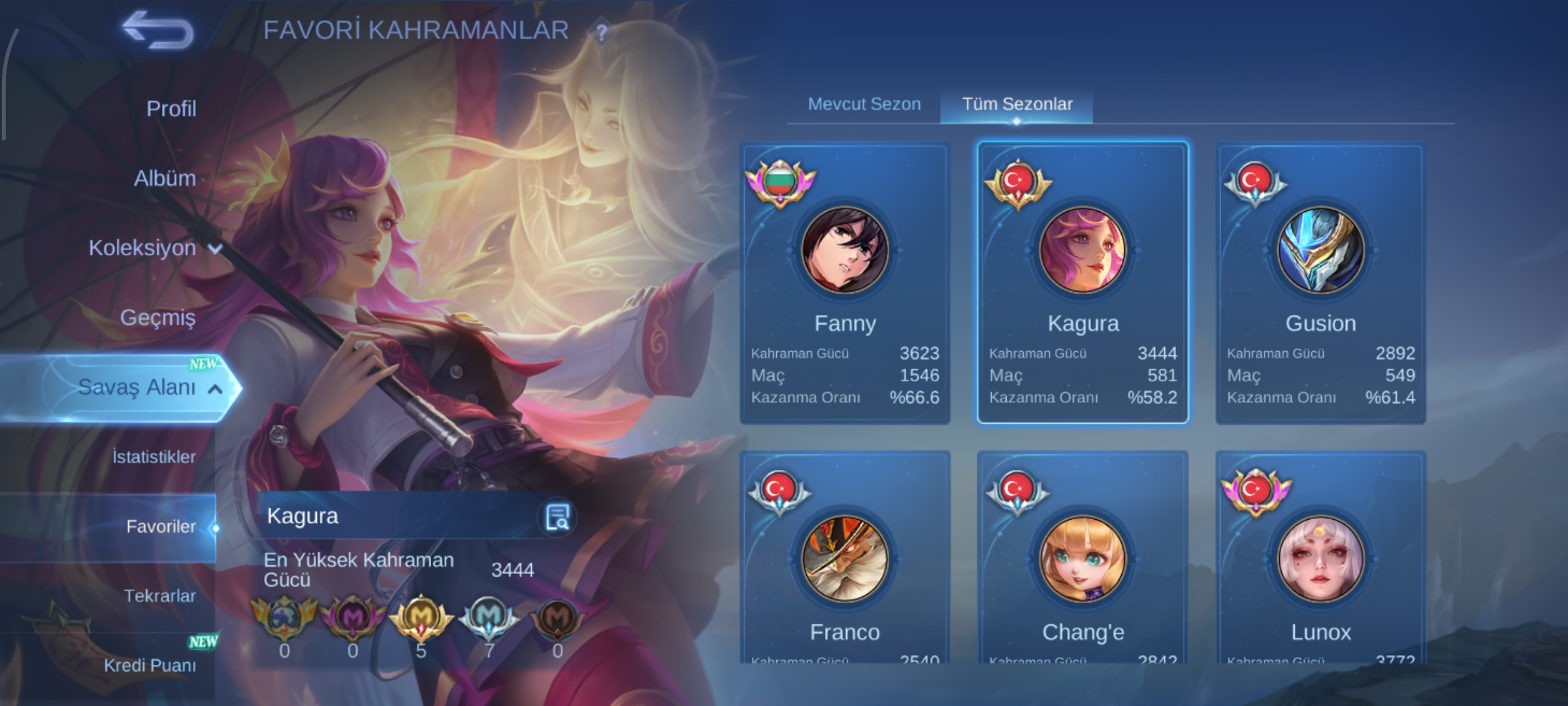Select the Fanny hero card
This screenshot has width=1568, height=706.
845,284
